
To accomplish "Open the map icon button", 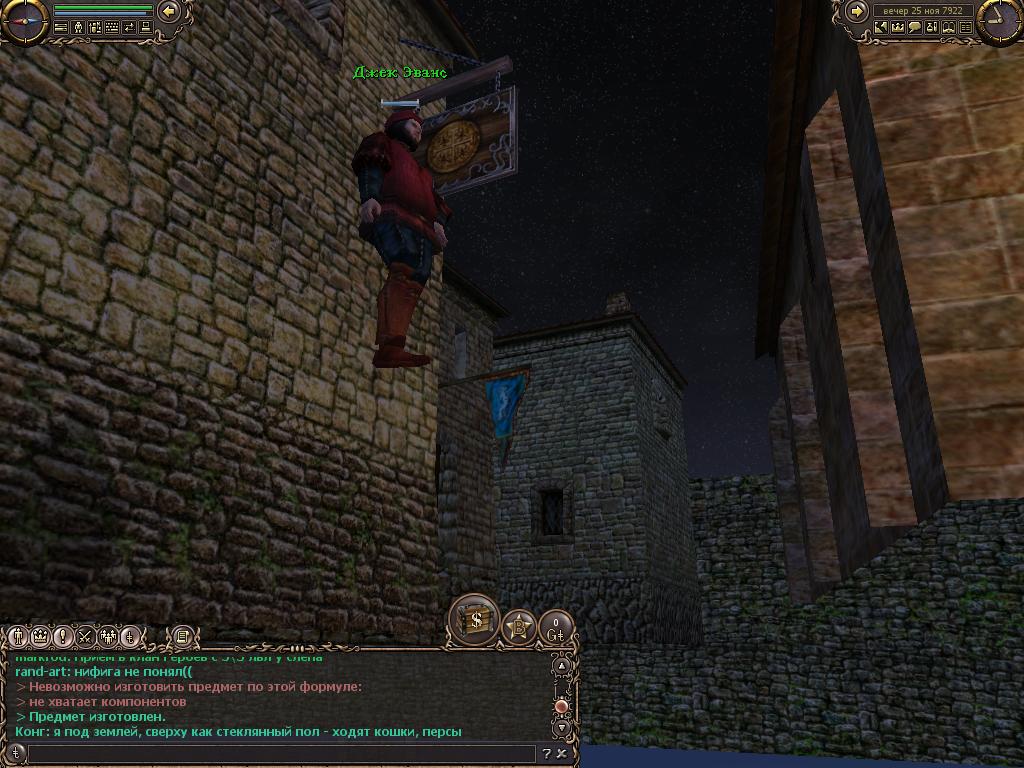I will tap(881, 28).
